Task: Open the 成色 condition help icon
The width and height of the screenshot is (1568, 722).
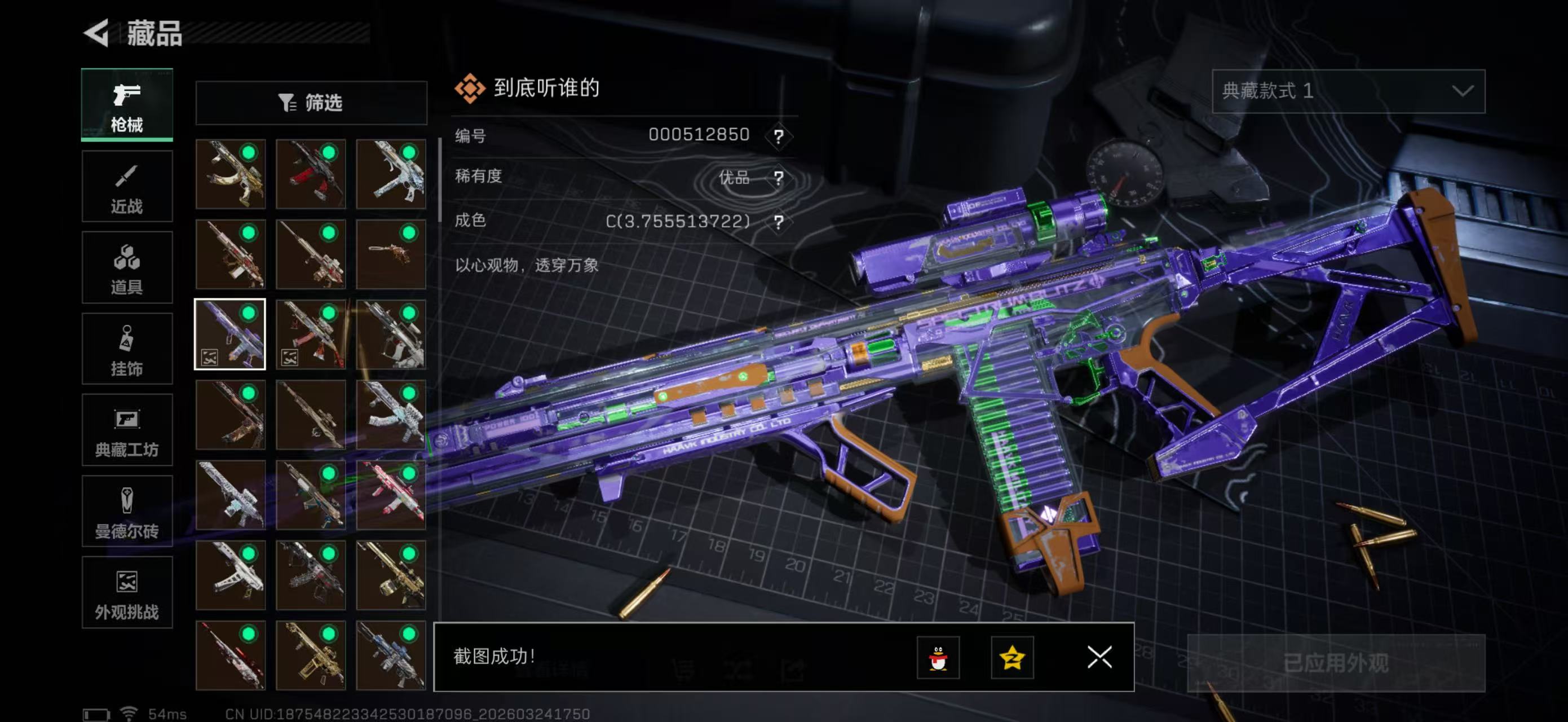Action: point(779,222)
